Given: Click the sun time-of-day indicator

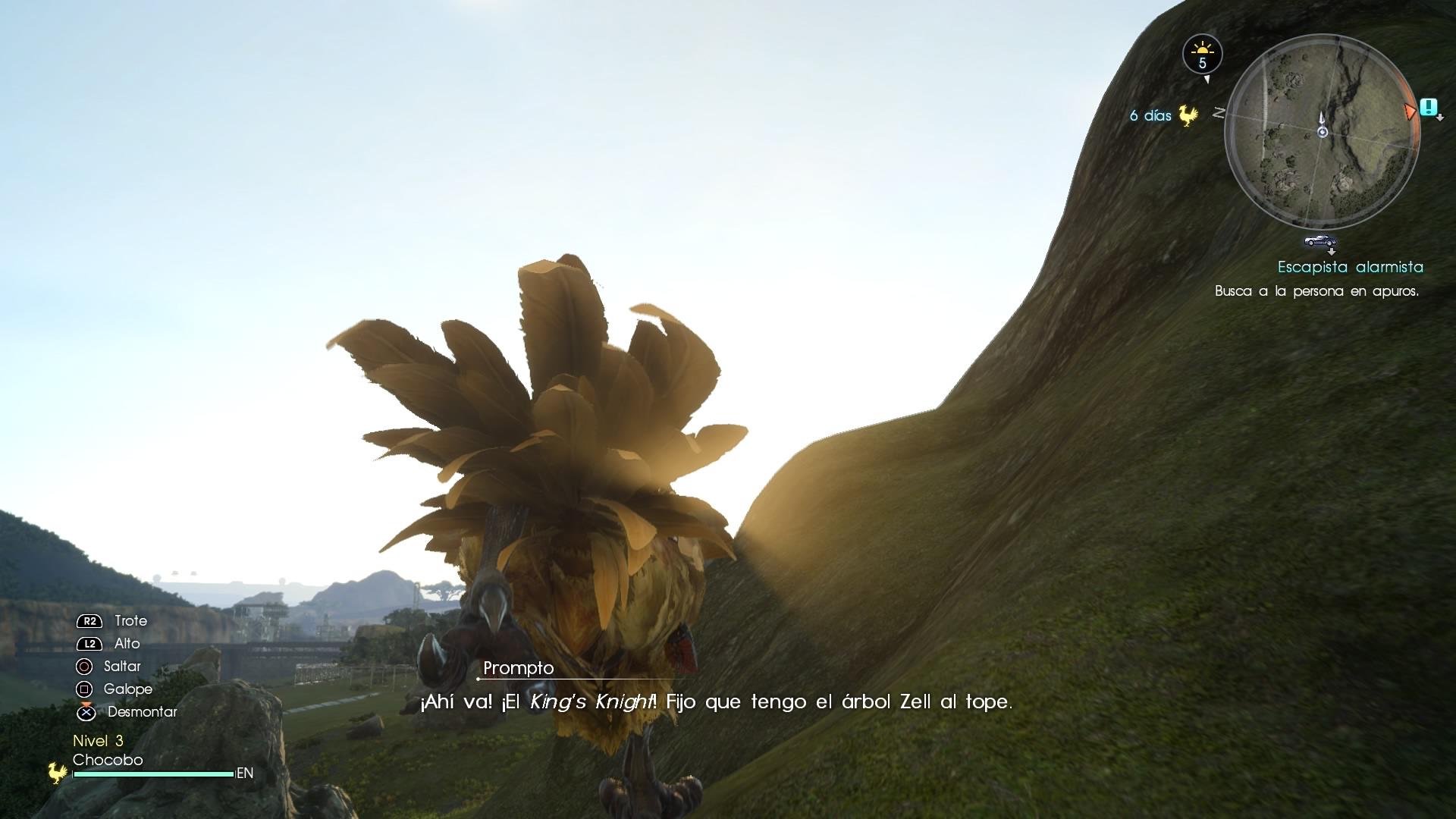Looking at the screenshot, I should (1202, 55).
